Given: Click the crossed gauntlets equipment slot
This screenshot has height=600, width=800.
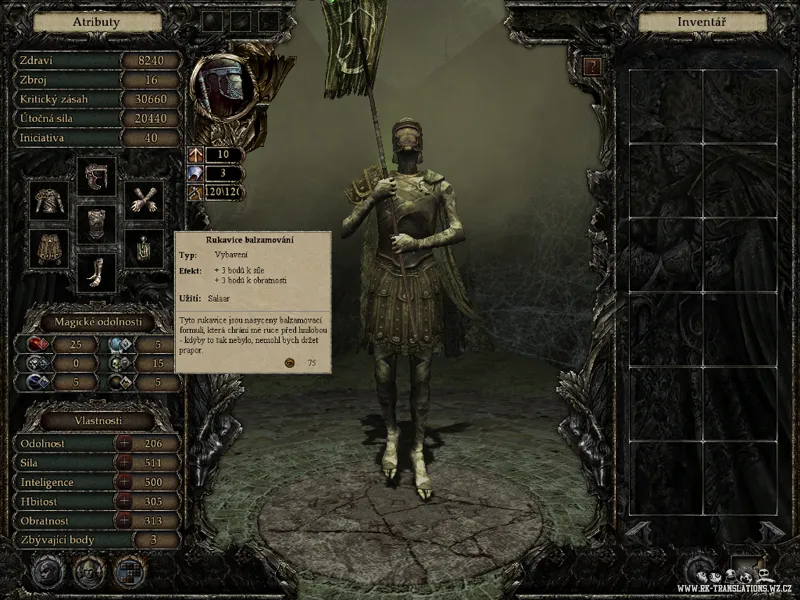Looking at the screenshot, I should (x=145, y=201).
